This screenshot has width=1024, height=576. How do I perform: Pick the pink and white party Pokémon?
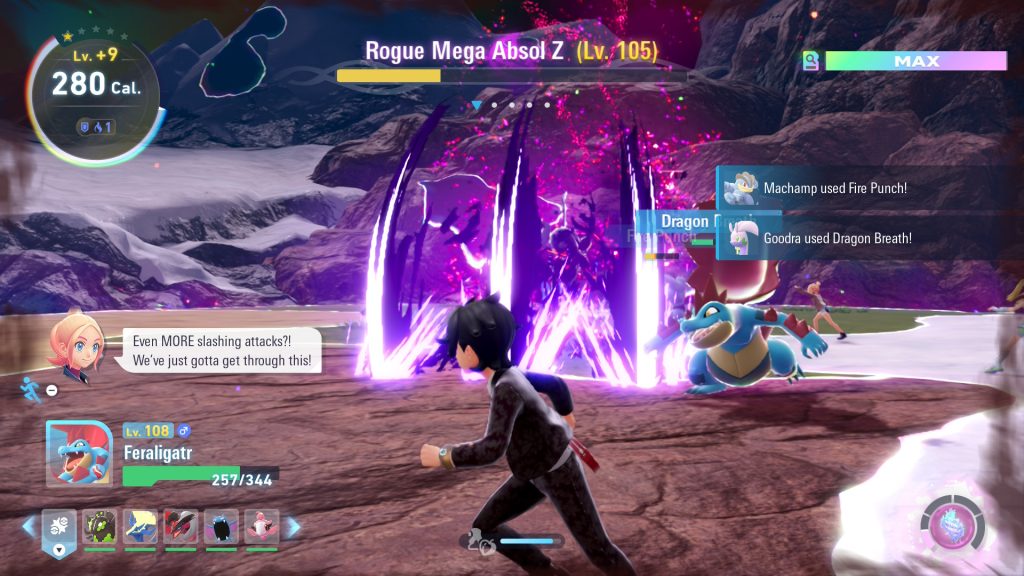[261, 526]
